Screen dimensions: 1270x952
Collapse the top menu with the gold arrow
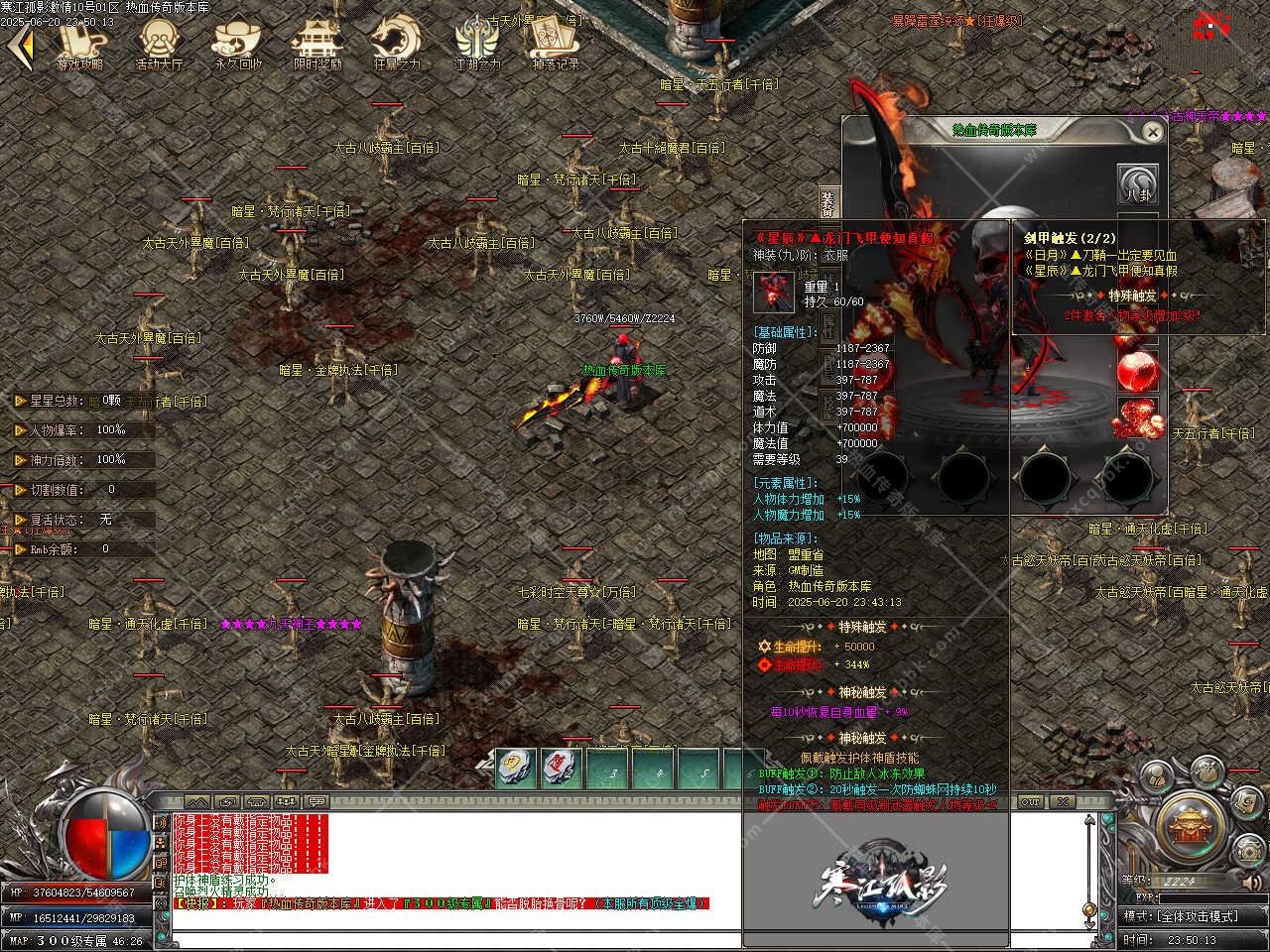(24, 45)
